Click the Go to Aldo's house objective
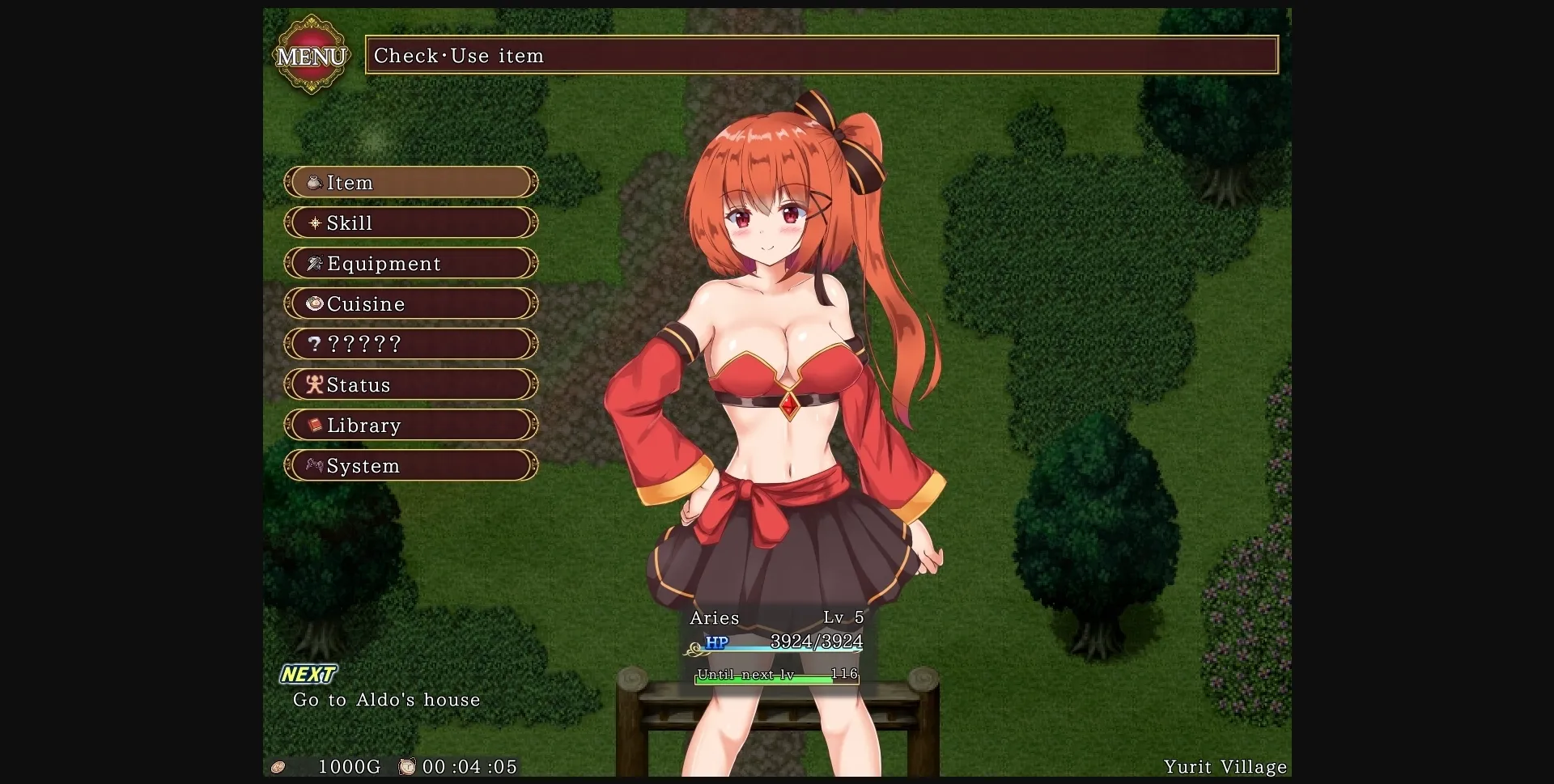The width and height of the screenshot is (1554, 784). (386, 701)
